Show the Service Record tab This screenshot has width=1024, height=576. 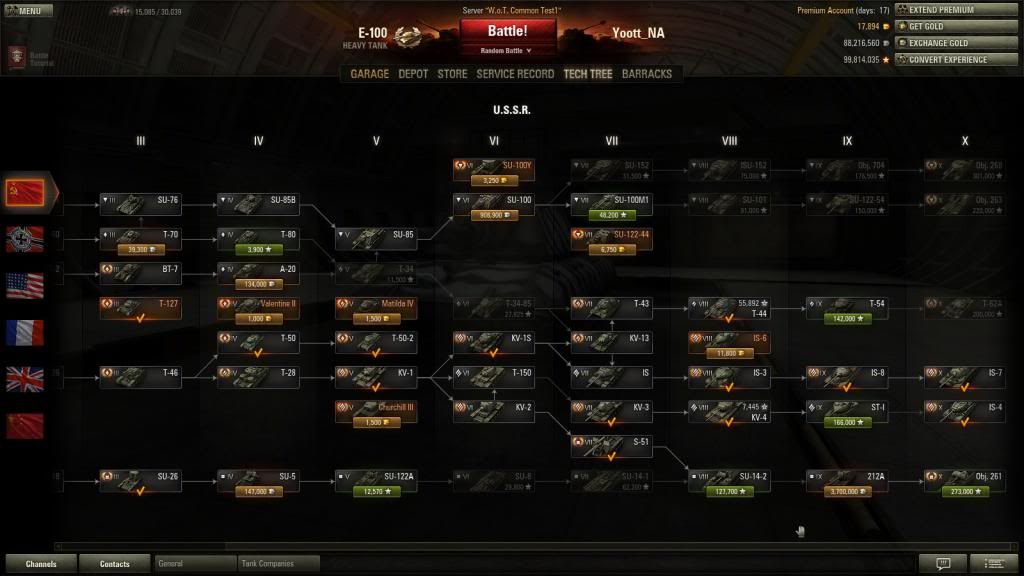tap(515, 74)
